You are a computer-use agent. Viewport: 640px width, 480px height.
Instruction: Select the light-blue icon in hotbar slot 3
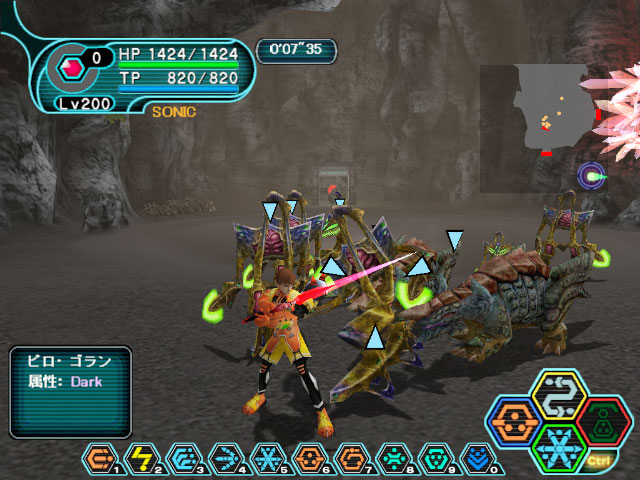(x=185, y=459)
